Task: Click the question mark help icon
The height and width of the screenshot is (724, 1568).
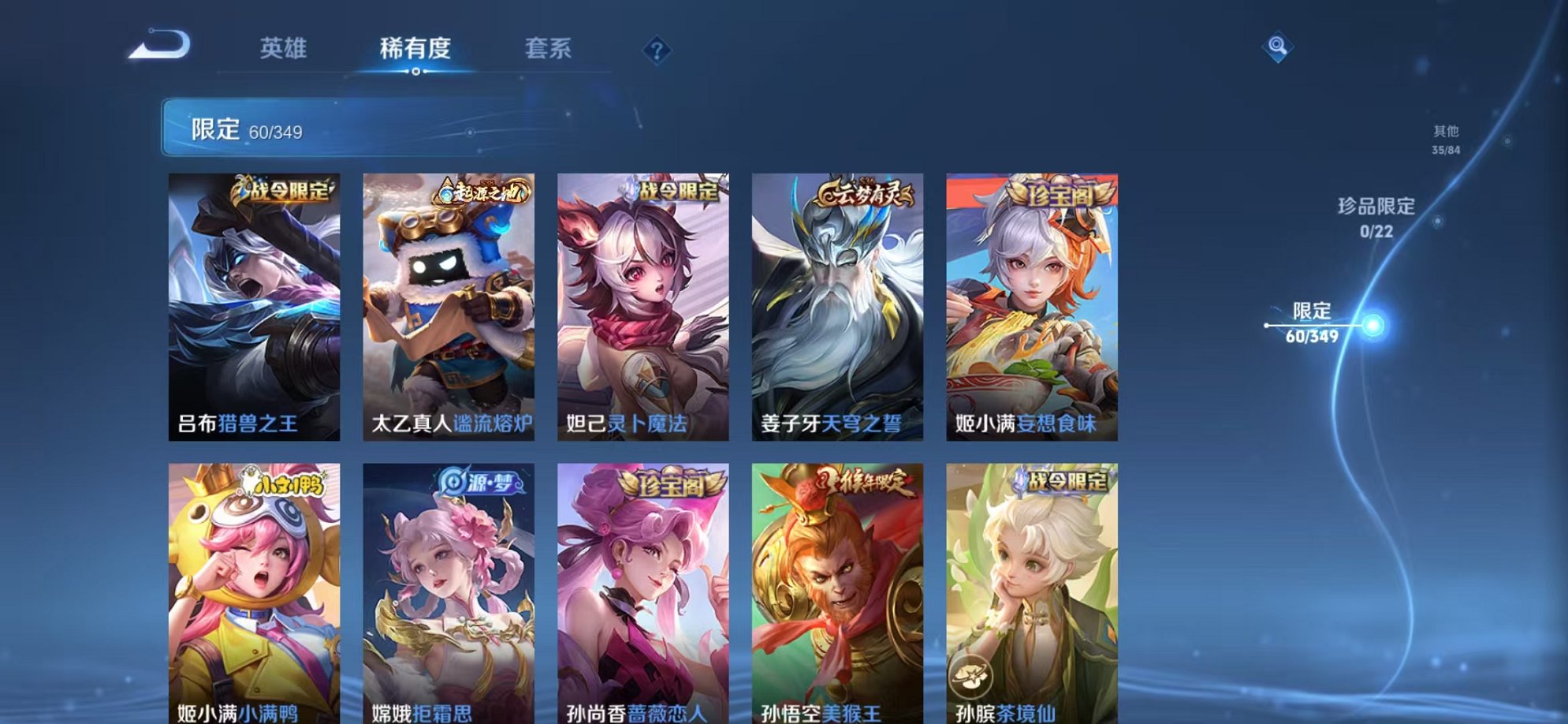Action: [655, 49]
